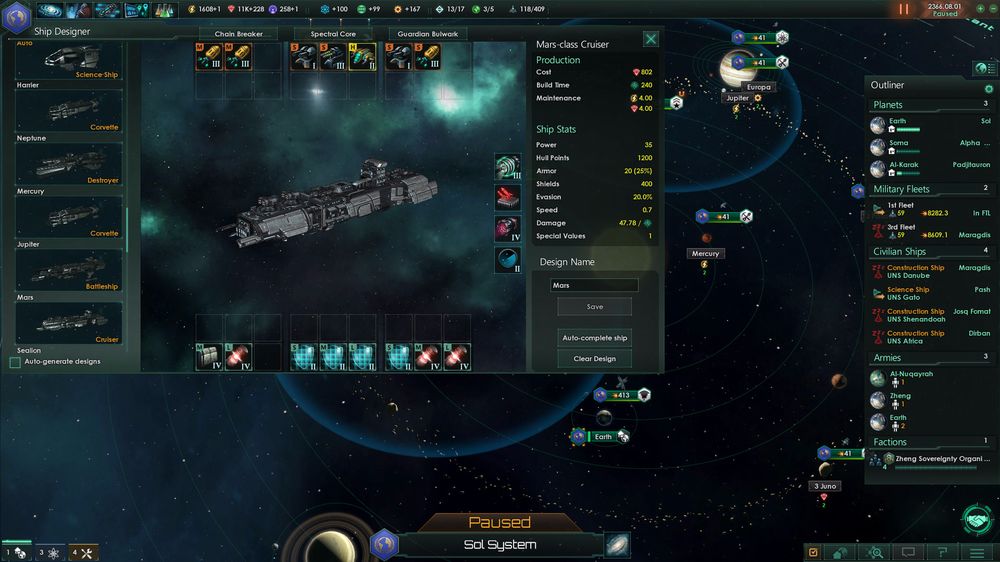
Task: Select the Mars Cruiser design
Action: pyautogui.click(x=69, y=323)
